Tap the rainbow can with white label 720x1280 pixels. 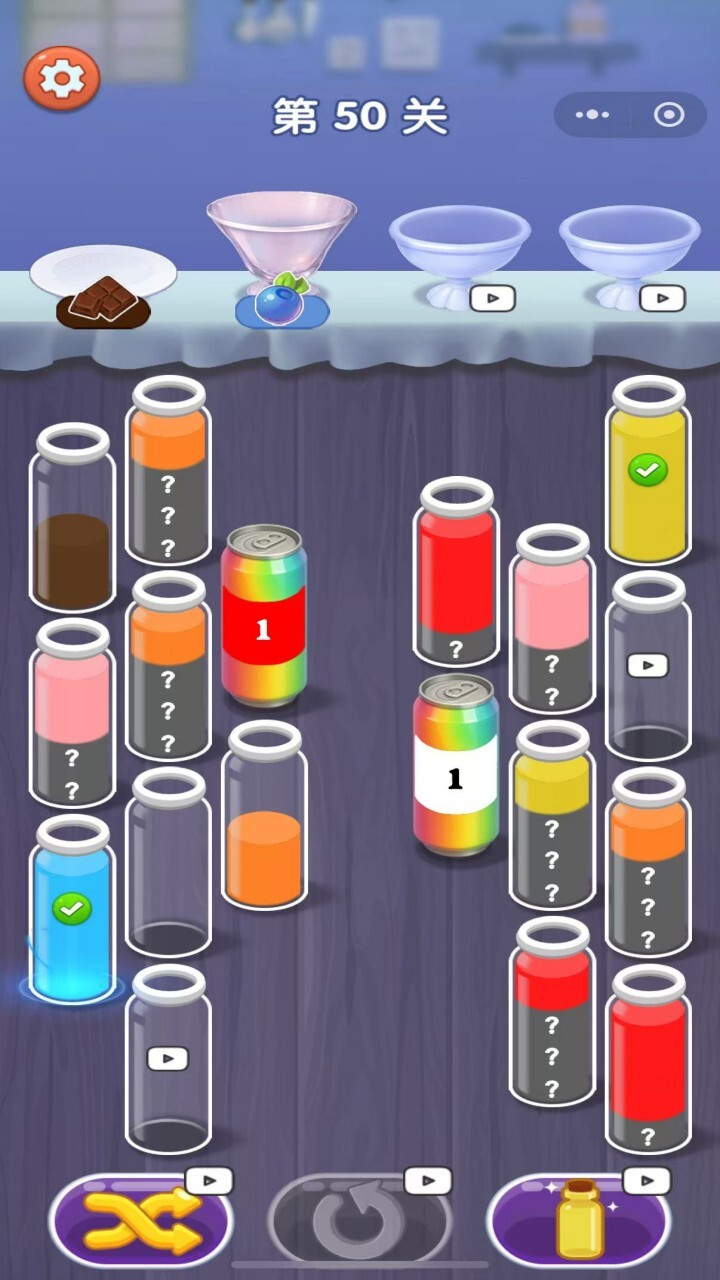pyautogui.click(x=456, y=765)
